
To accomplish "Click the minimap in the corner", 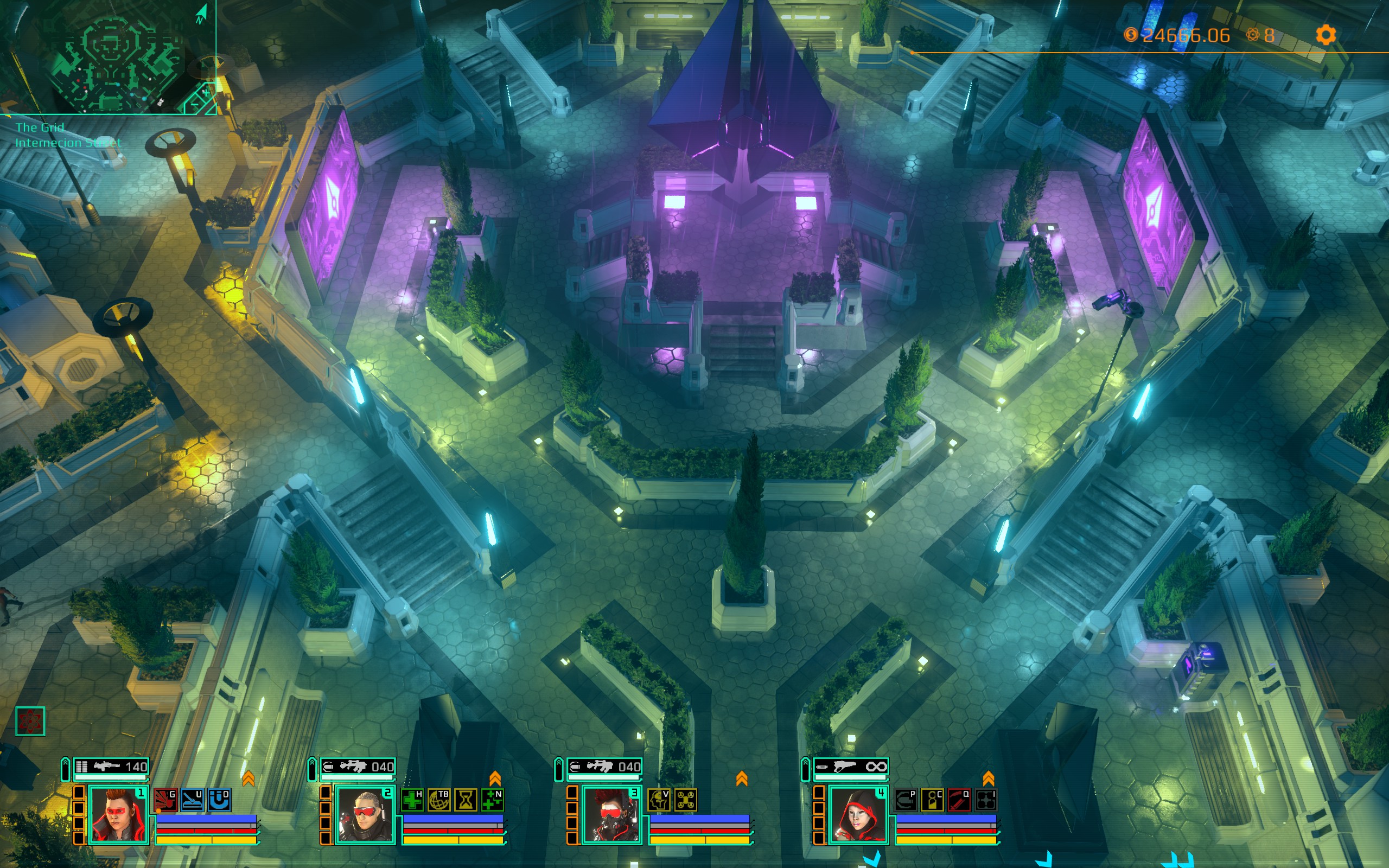I will pos(109,58).
